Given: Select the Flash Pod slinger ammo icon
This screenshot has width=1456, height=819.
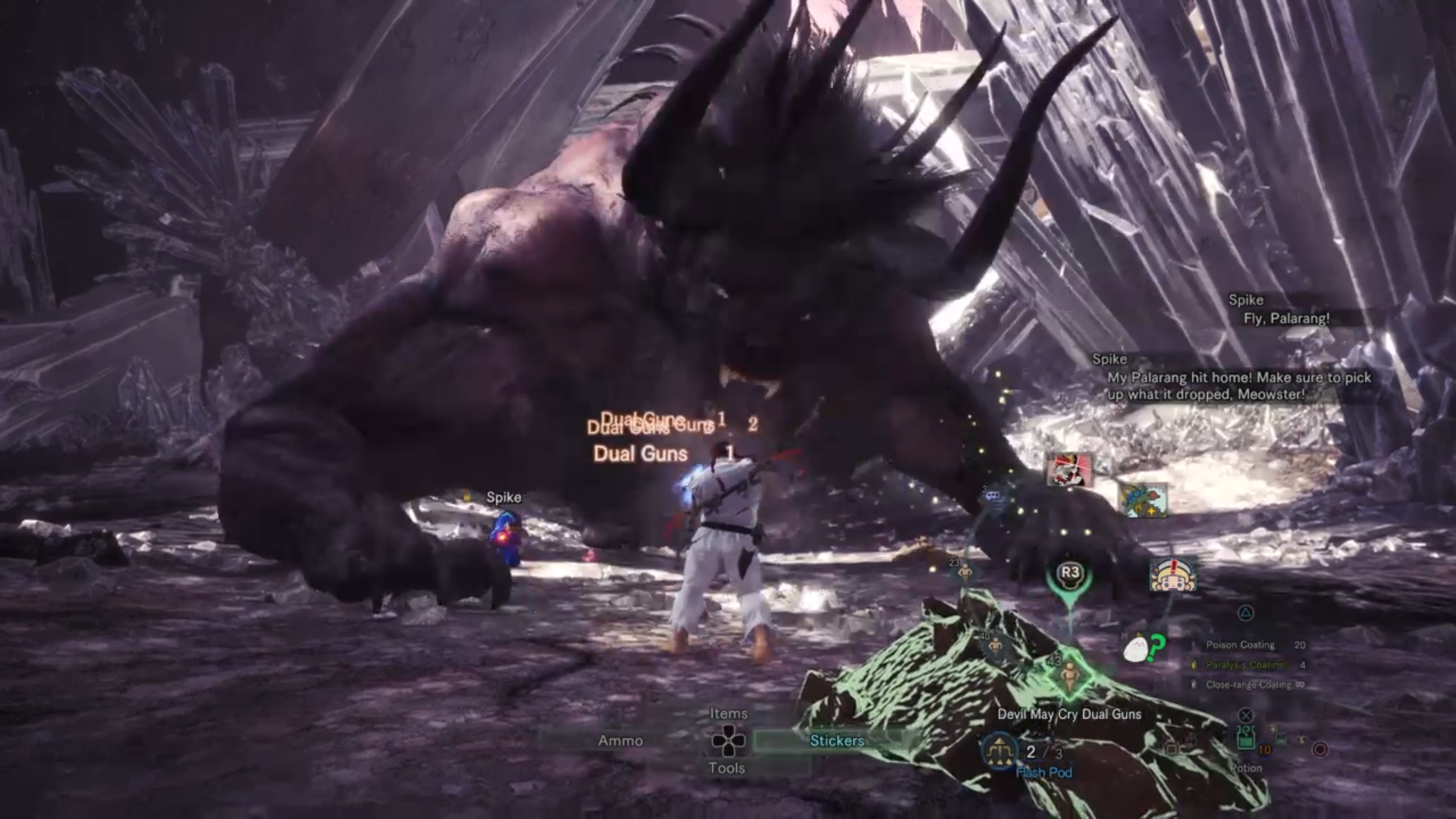Looking at the screenshot, I should (999, 751).
